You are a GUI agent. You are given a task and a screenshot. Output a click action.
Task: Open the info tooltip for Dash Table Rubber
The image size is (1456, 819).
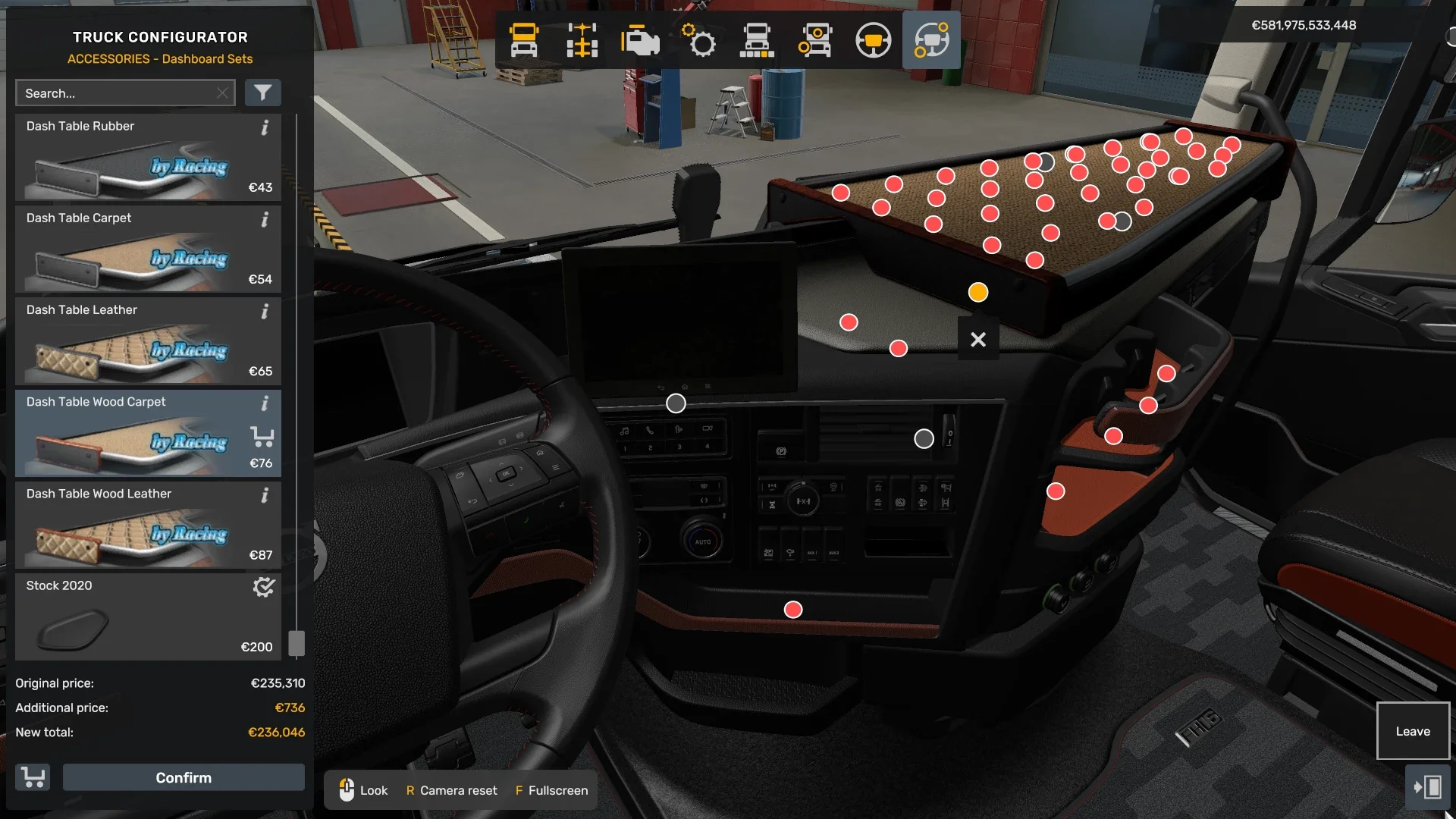(265, 129)
